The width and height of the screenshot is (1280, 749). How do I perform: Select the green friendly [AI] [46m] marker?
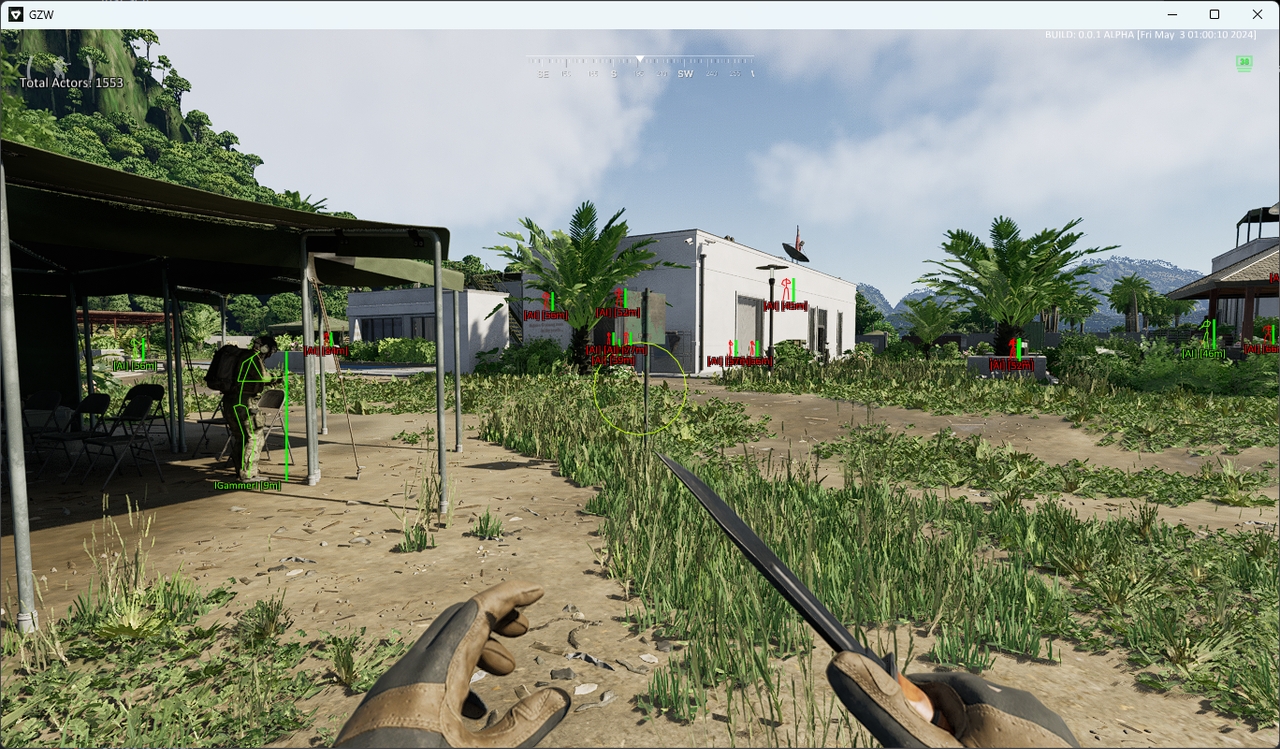click(x=1203, y=353)
